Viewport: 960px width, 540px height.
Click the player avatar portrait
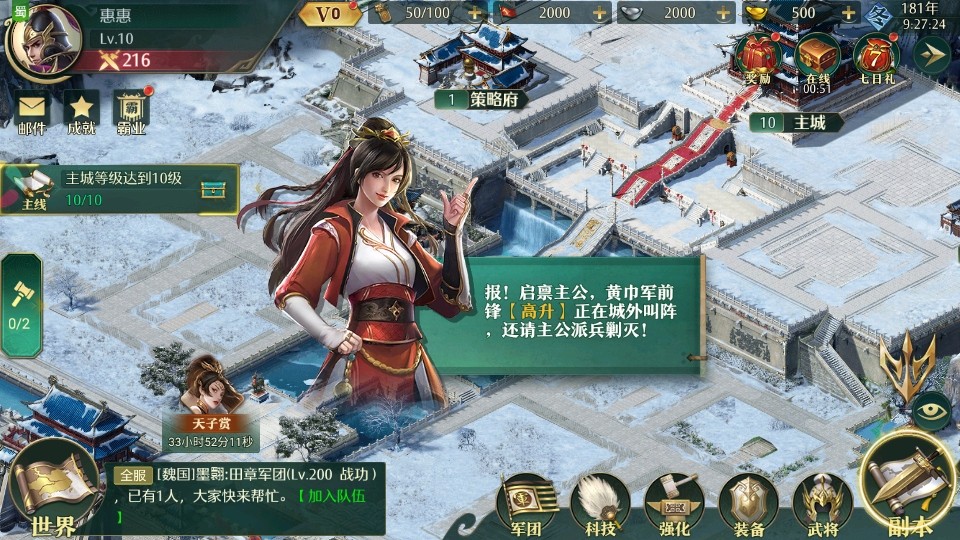(43, 36)
